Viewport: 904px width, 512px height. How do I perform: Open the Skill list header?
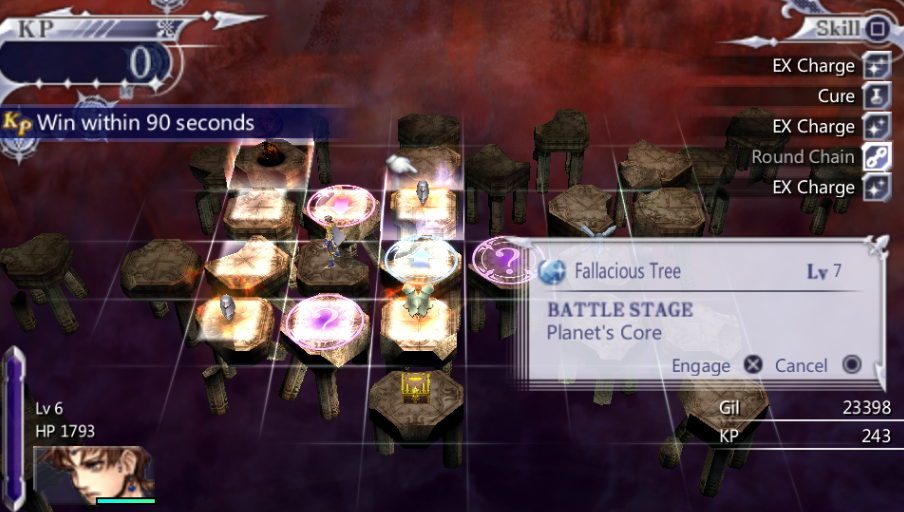[x=838, y=28]
